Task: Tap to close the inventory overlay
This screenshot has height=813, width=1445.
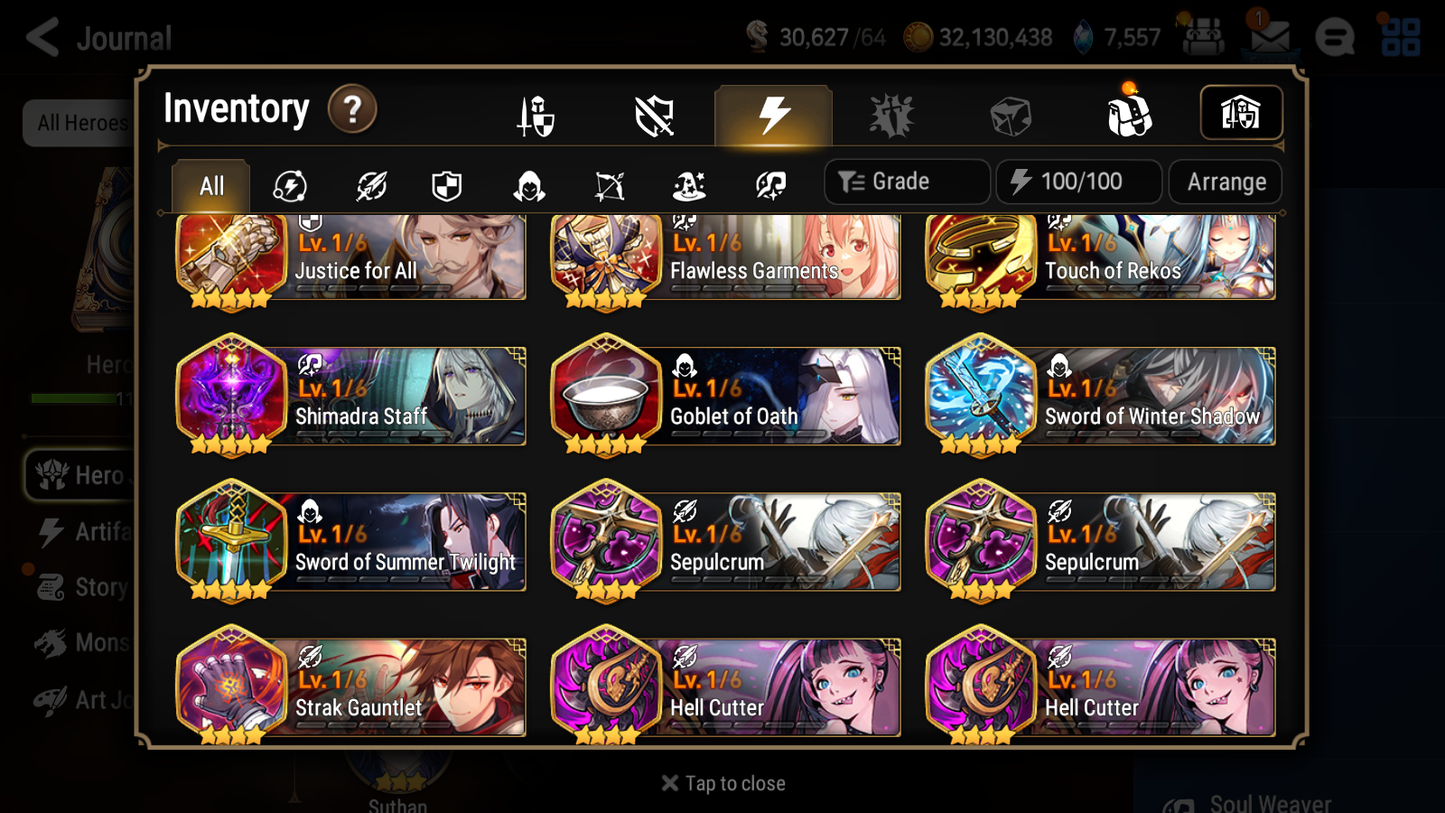Action: (722, 783)
